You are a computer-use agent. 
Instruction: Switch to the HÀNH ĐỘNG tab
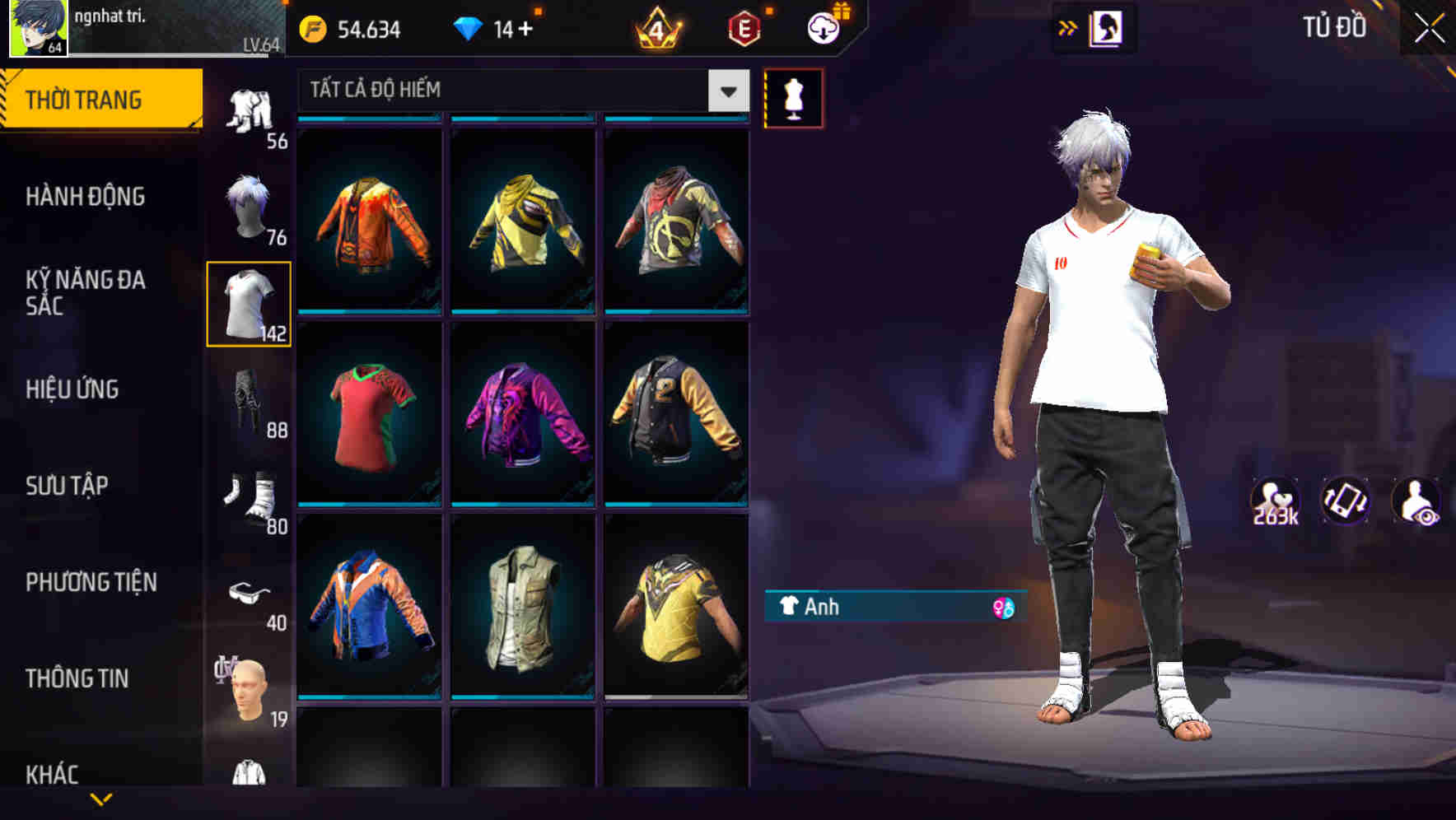[x=85, y=197]
